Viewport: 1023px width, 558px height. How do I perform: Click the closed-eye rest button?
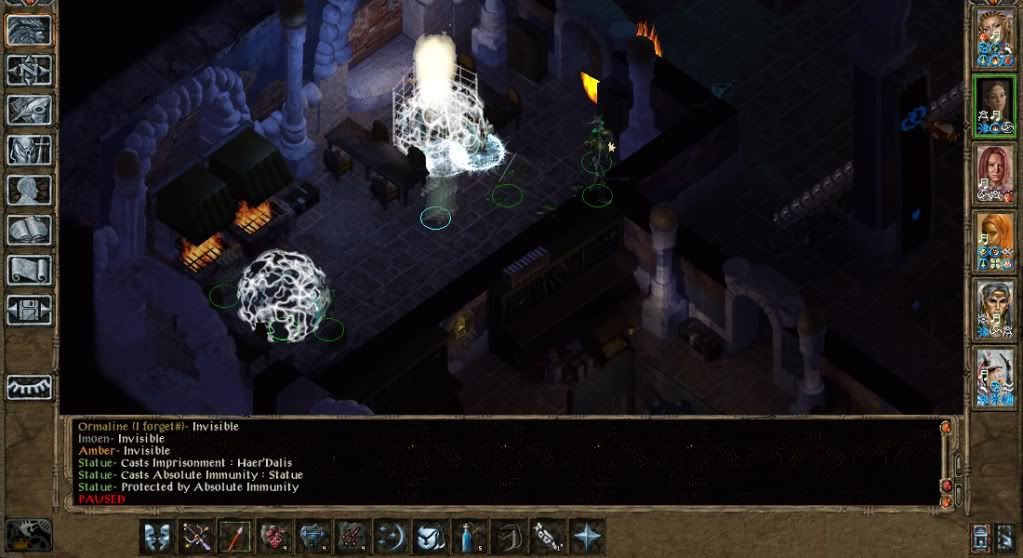pos(29,386)
